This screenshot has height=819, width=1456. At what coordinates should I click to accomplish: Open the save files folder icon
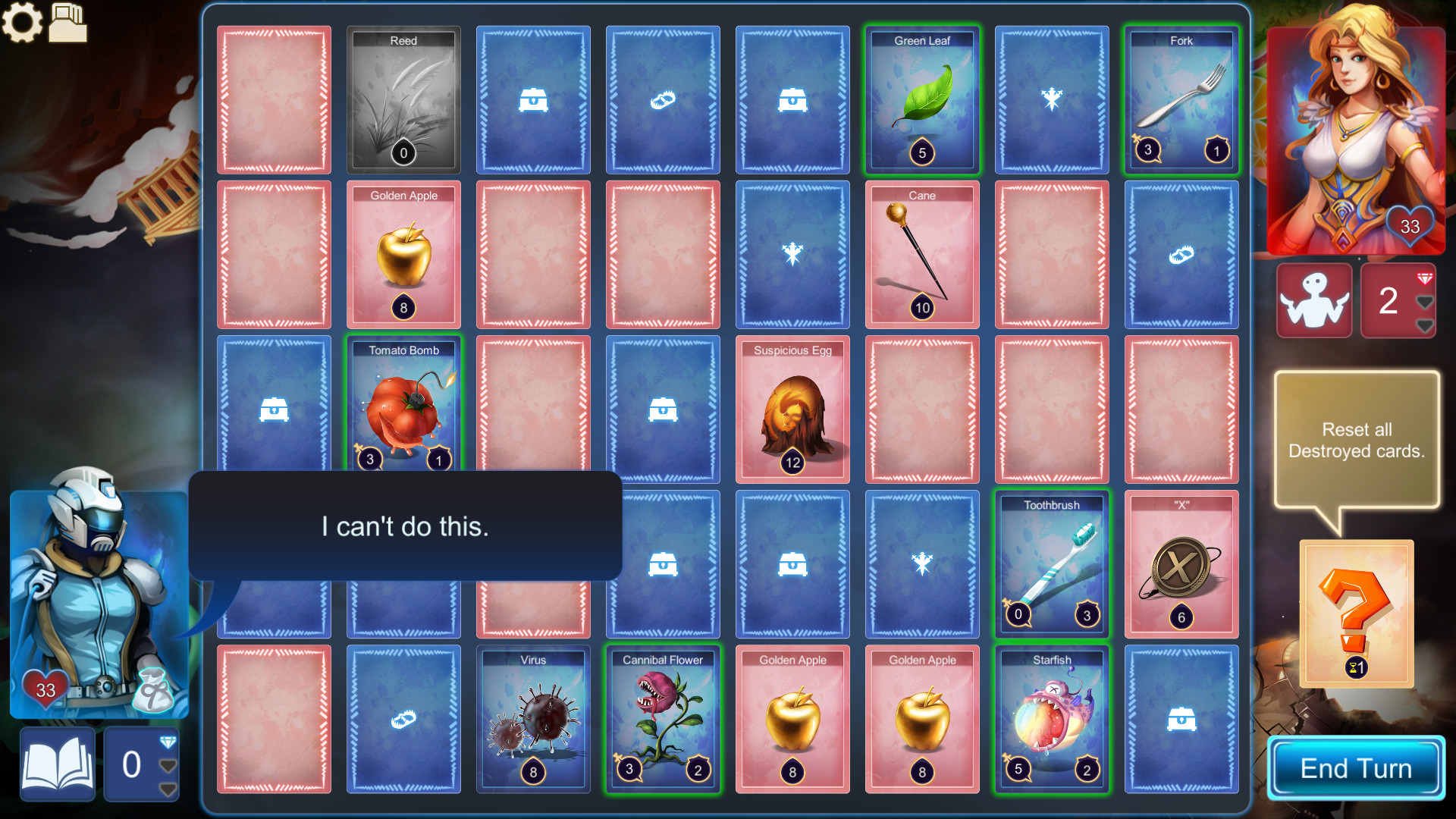click(x=68, y=22)
